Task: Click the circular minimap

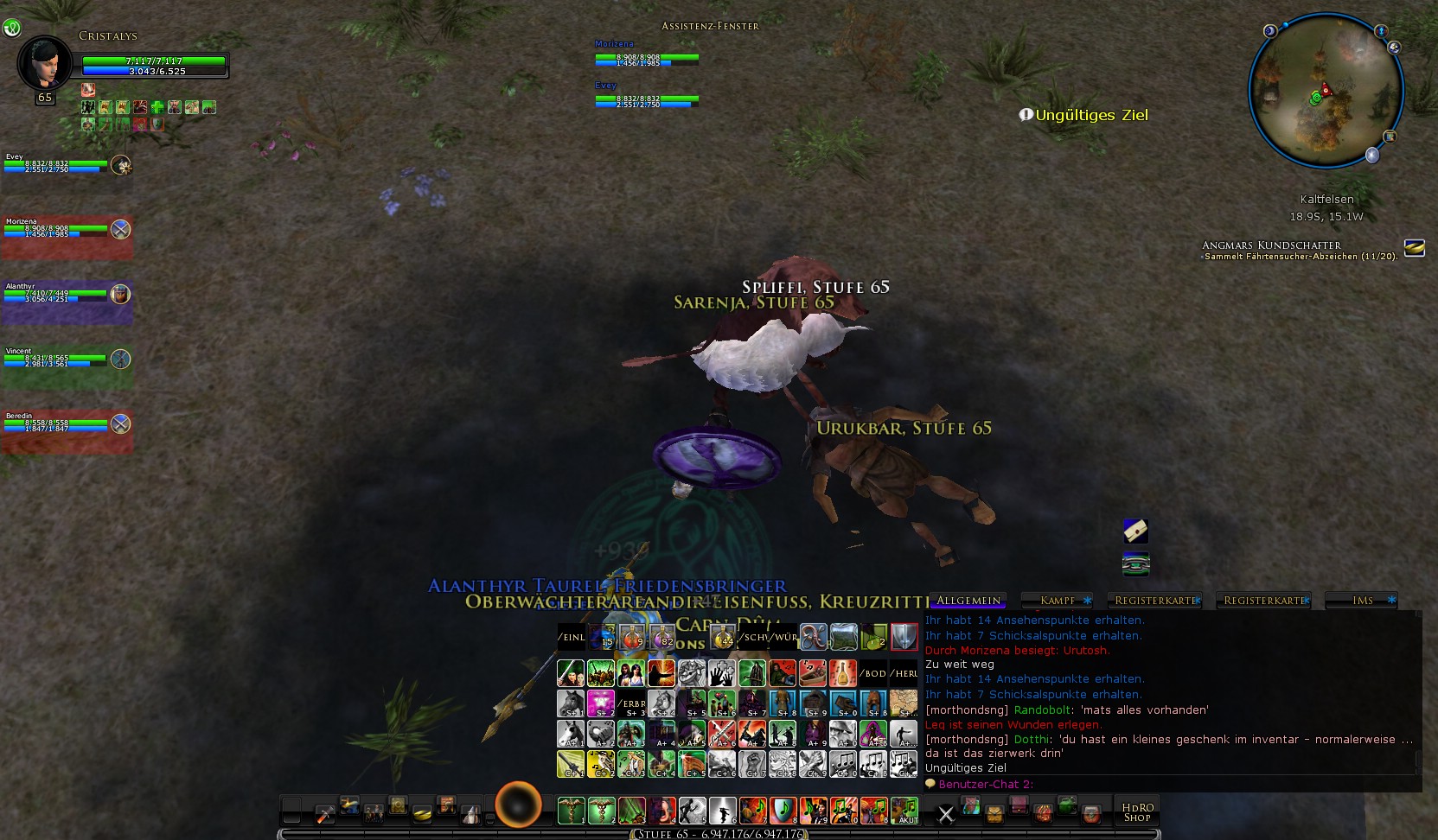Action: [1325, 90]
